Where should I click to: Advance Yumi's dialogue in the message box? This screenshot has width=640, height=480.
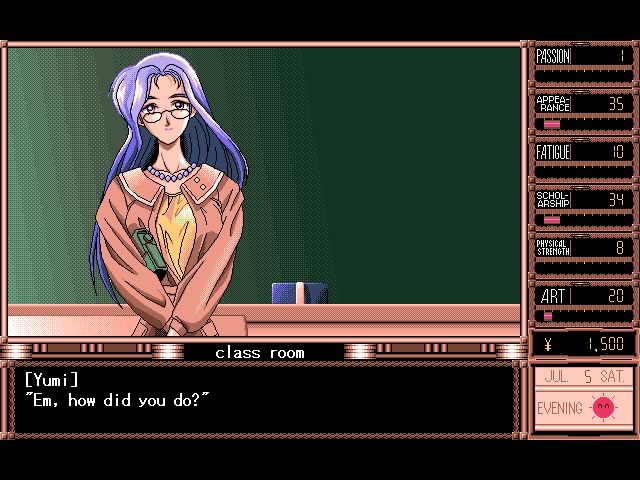tap(264, 400)
